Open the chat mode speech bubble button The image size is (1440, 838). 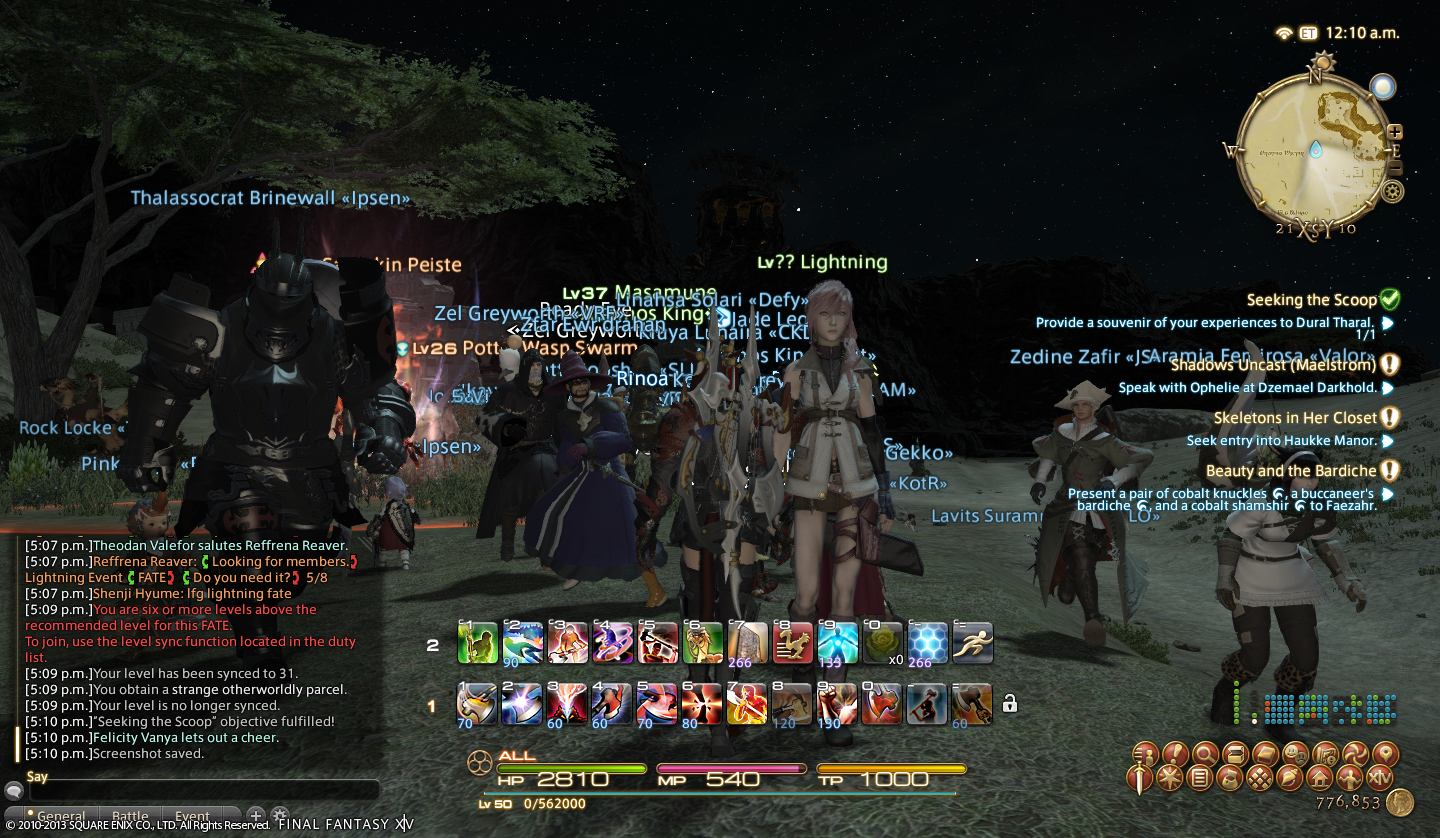click(13, 790)
